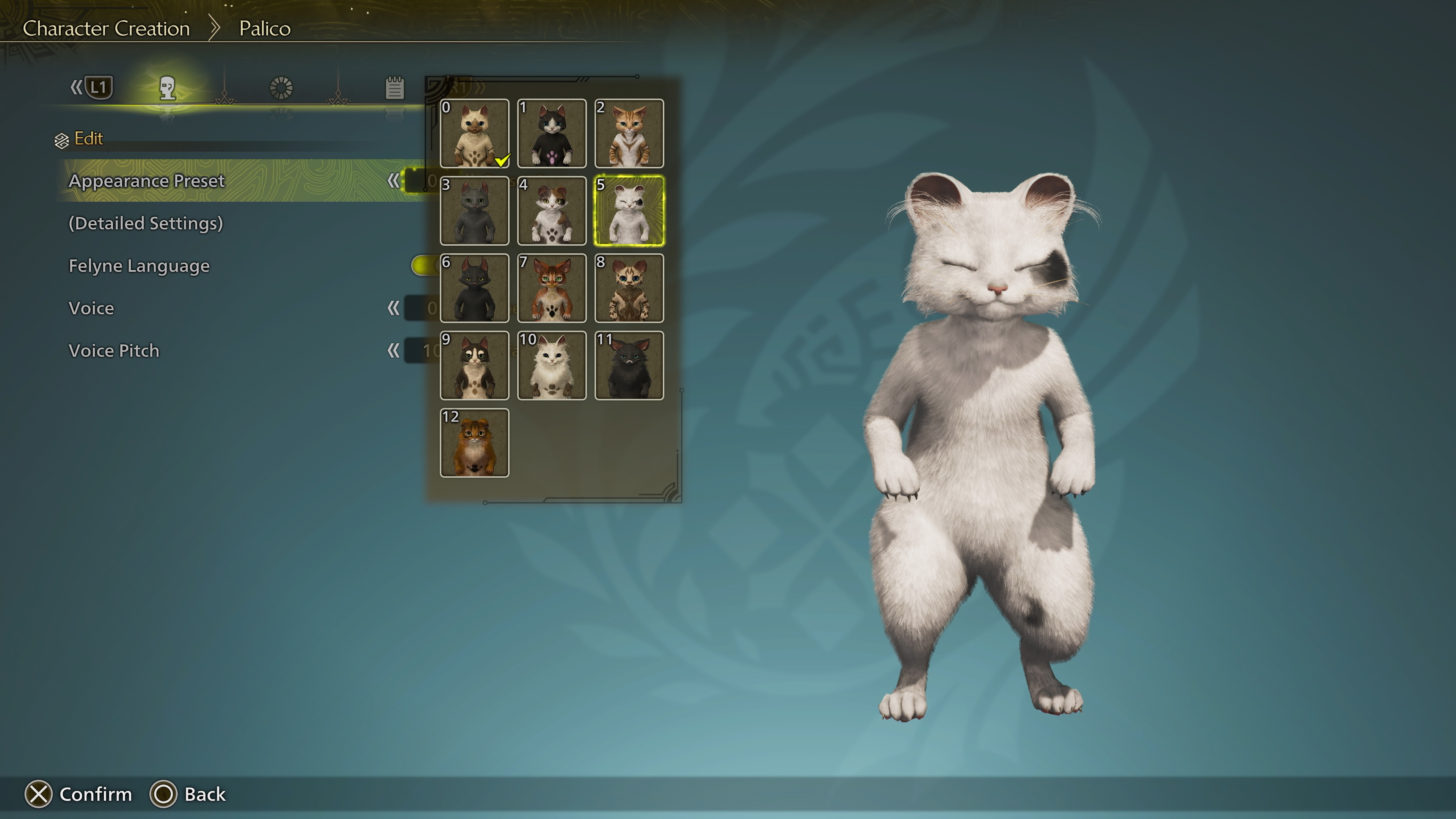Pick the black cat preset 6
The width and height of the screenshot is (1456, 819).
click(474, 288)
